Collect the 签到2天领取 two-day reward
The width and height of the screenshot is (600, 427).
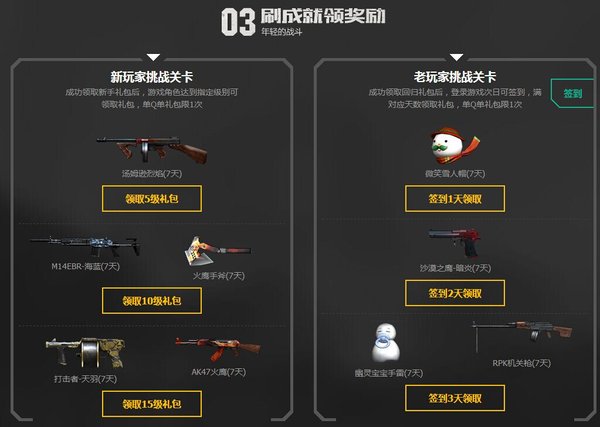454,293
